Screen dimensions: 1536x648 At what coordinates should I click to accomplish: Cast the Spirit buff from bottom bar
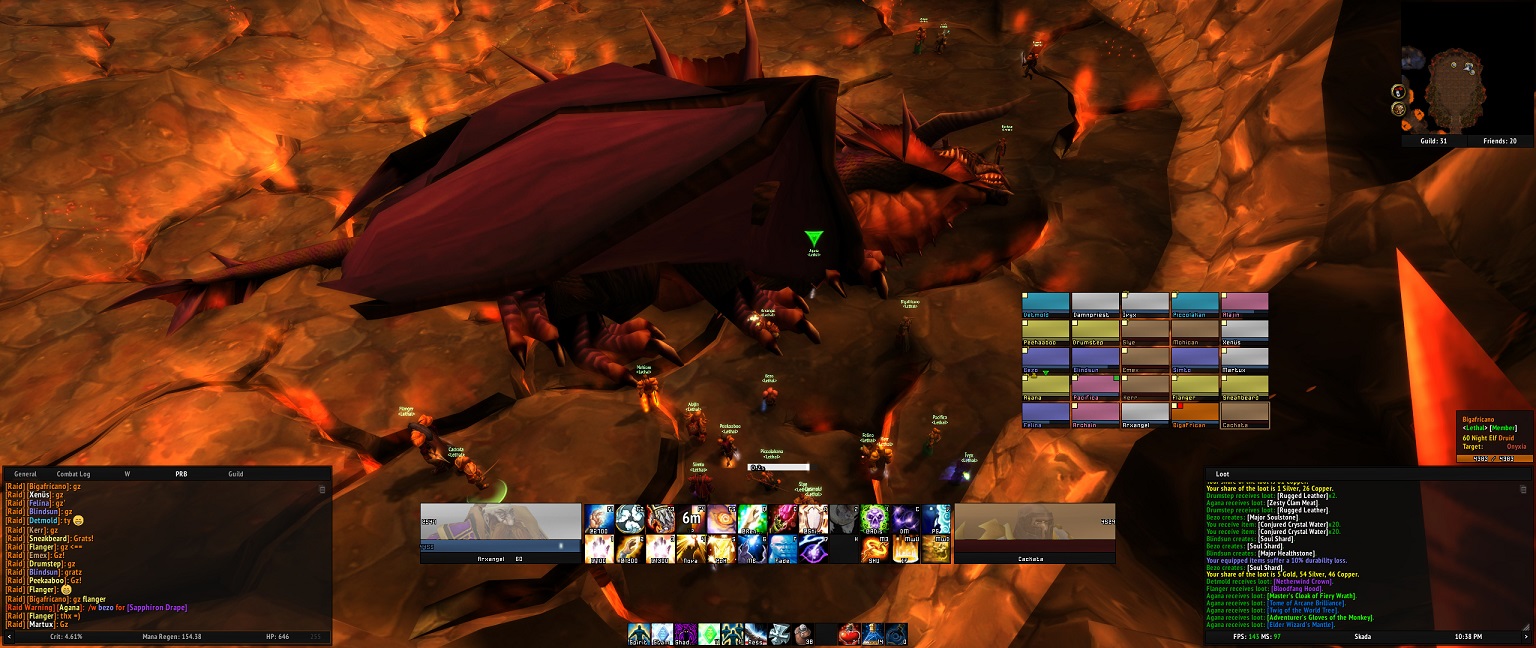(640, 633)
